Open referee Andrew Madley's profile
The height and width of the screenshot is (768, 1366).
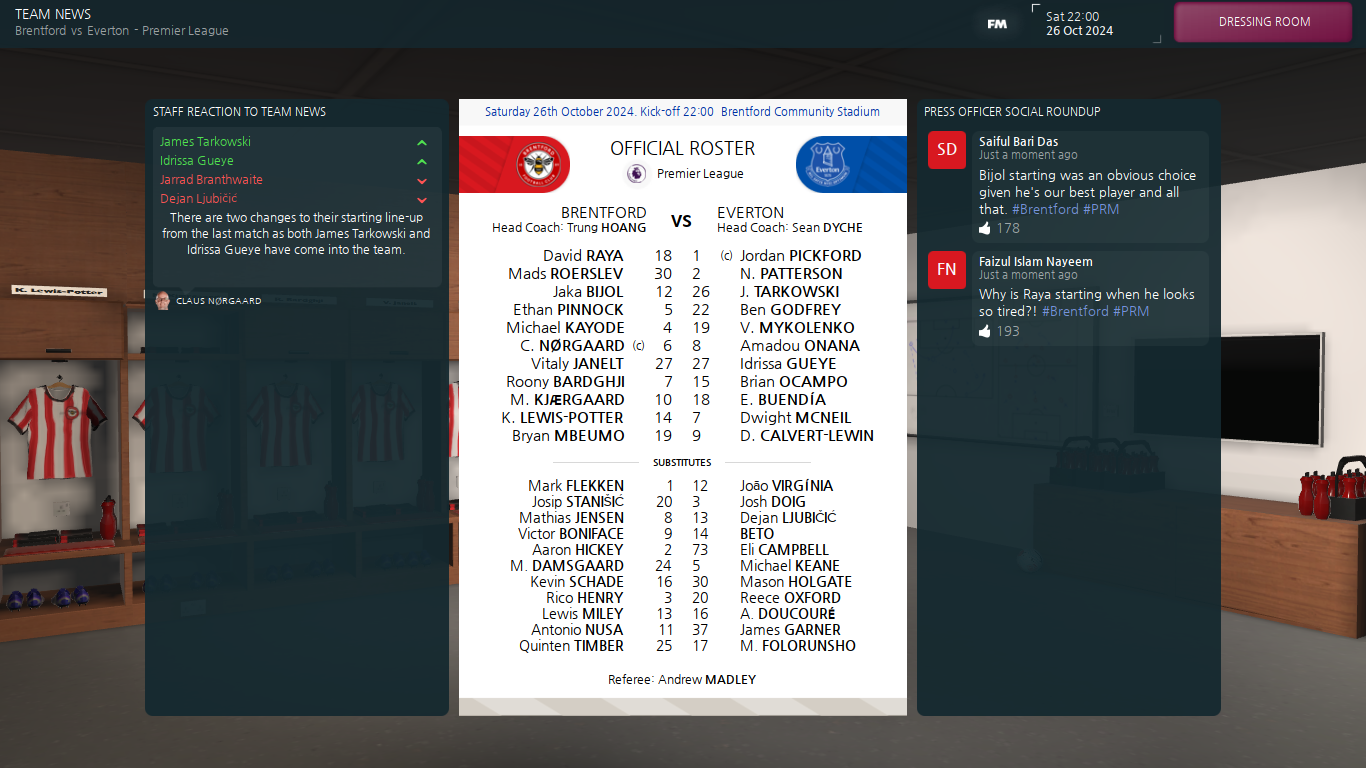click(682, 680)
